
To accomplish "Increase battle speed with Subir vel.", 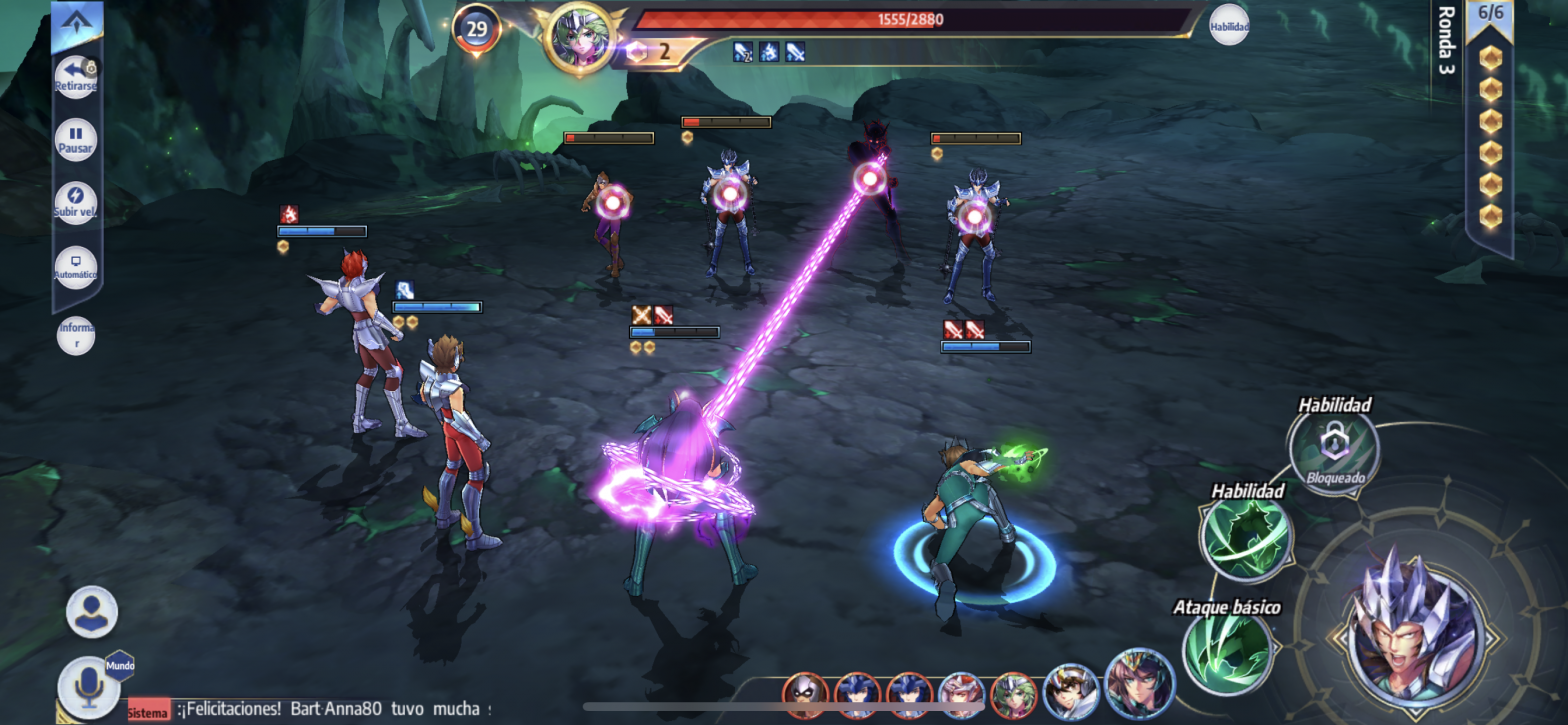I will [76, 203].
